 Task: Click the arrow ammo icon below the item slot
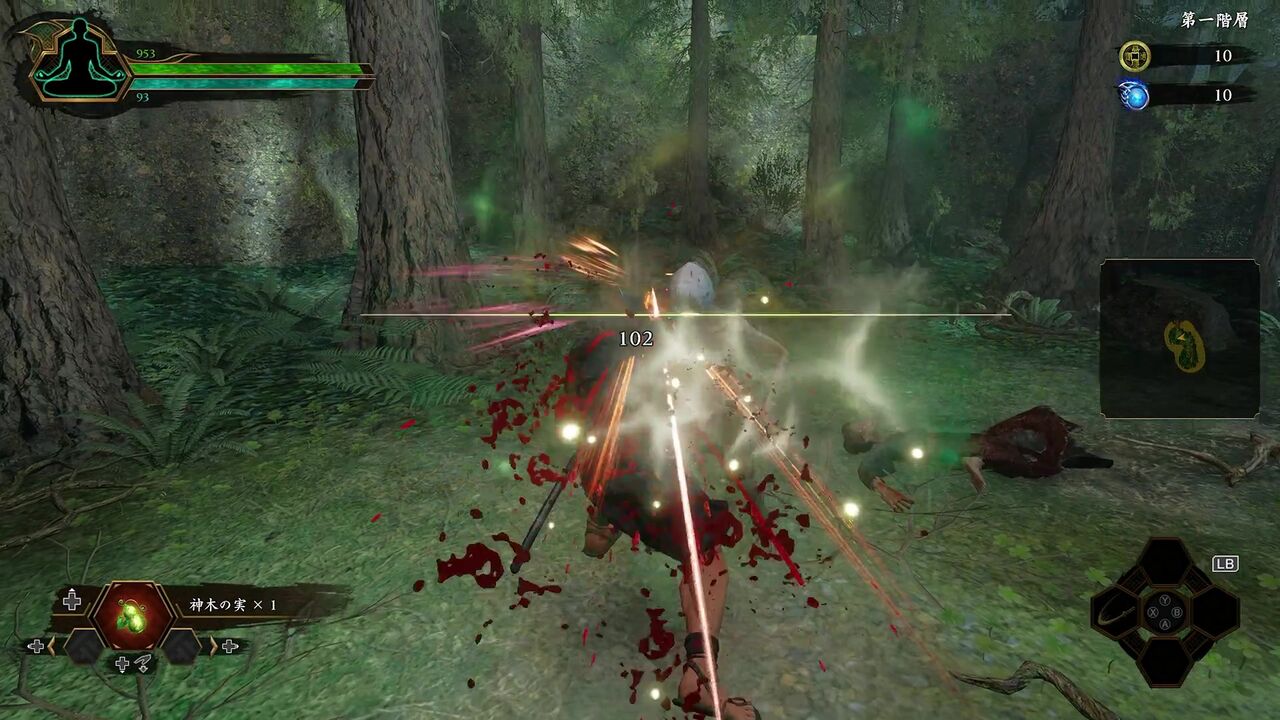pos(145,663)
